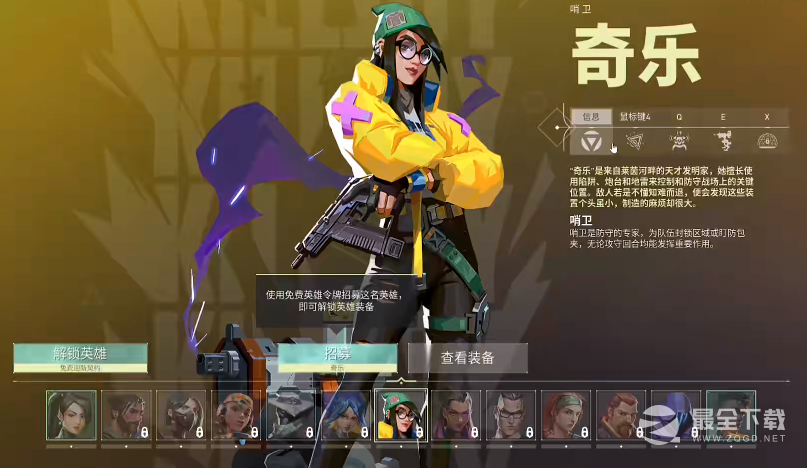Select the first agent portrait in the roster
The height and width of the screenshot is (468, 807).
[x=71, y=415]
